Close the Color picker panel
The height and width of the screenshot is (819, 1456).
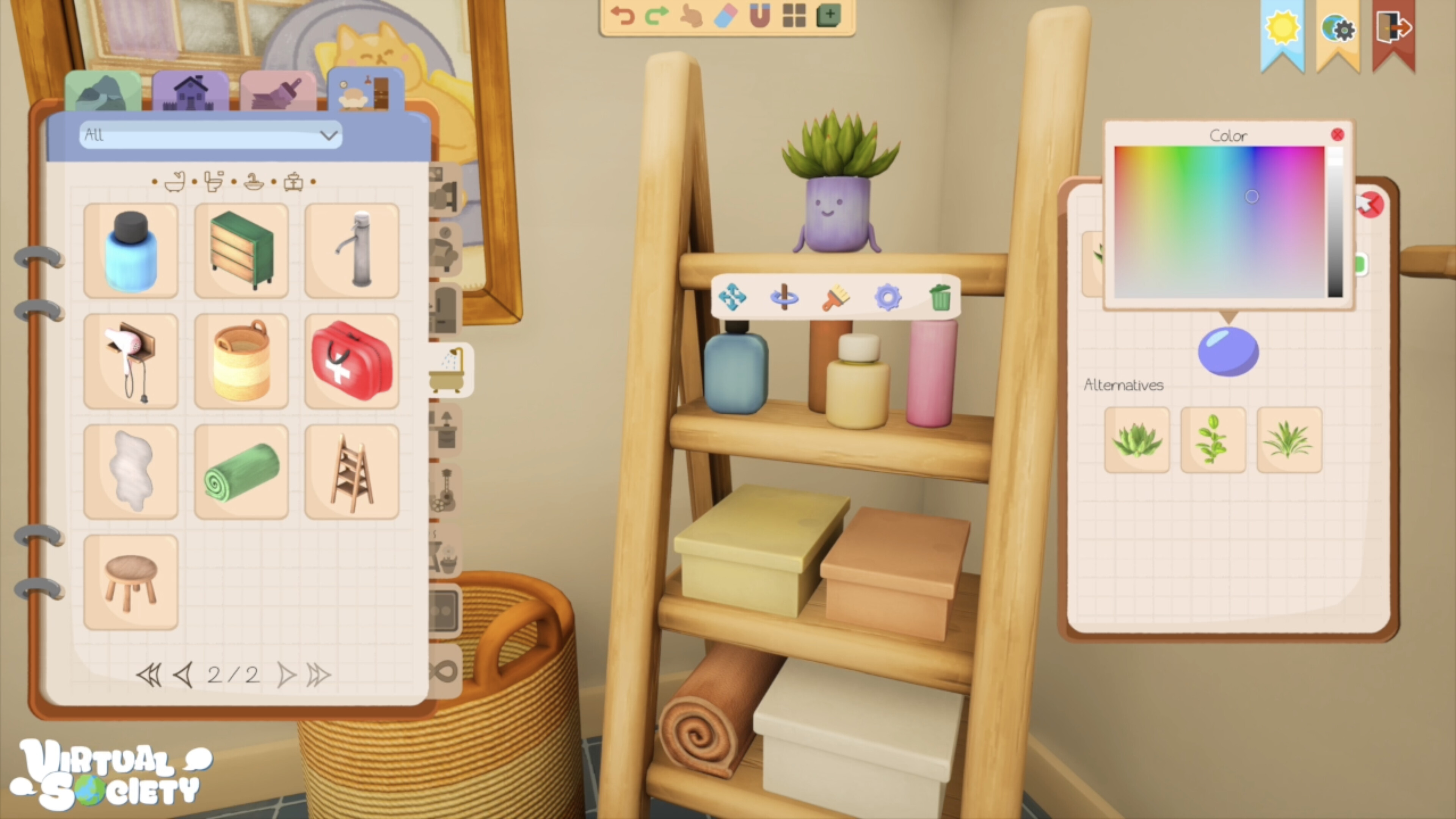[x=1338, y=135]
